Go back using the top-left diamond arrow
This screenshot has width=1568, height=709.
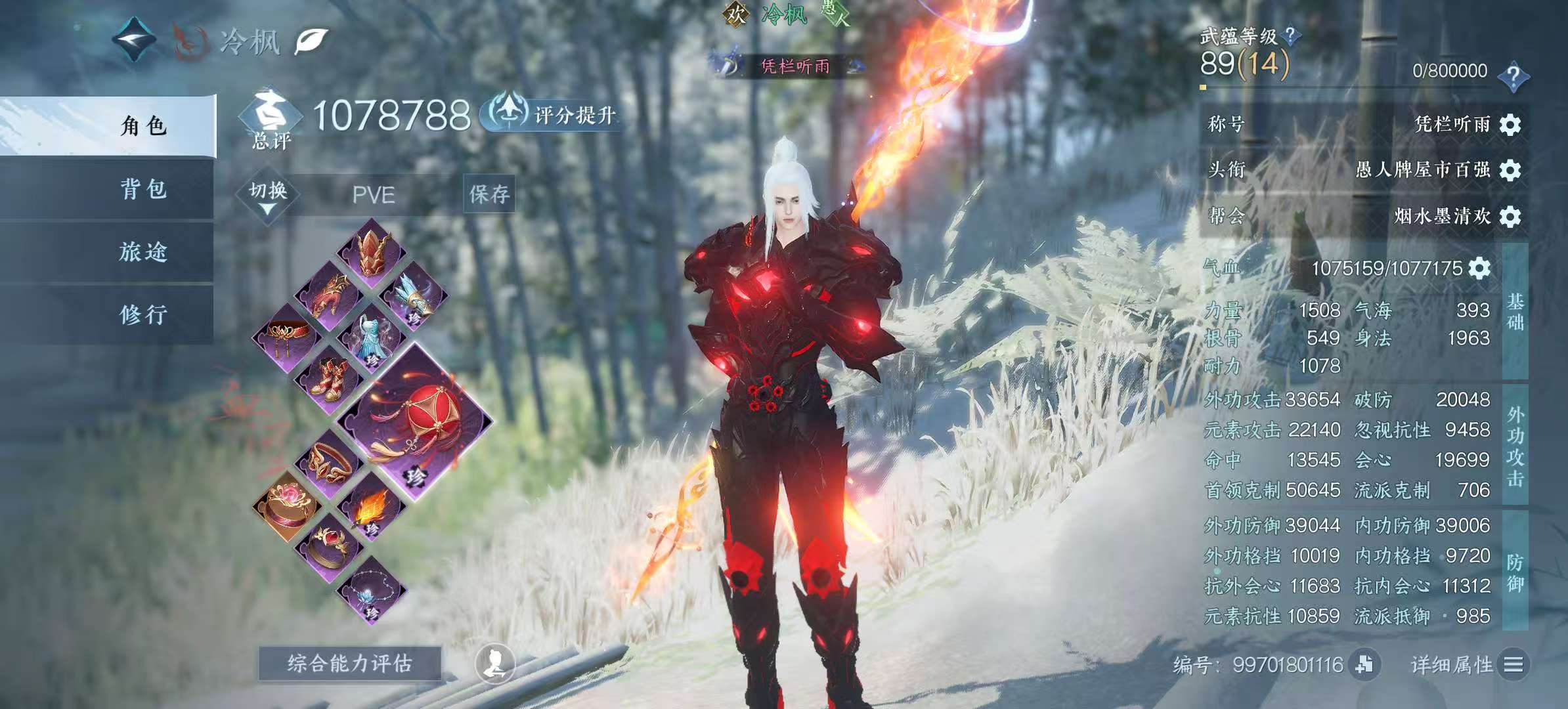pyautogui.click(x=134, y=41)
